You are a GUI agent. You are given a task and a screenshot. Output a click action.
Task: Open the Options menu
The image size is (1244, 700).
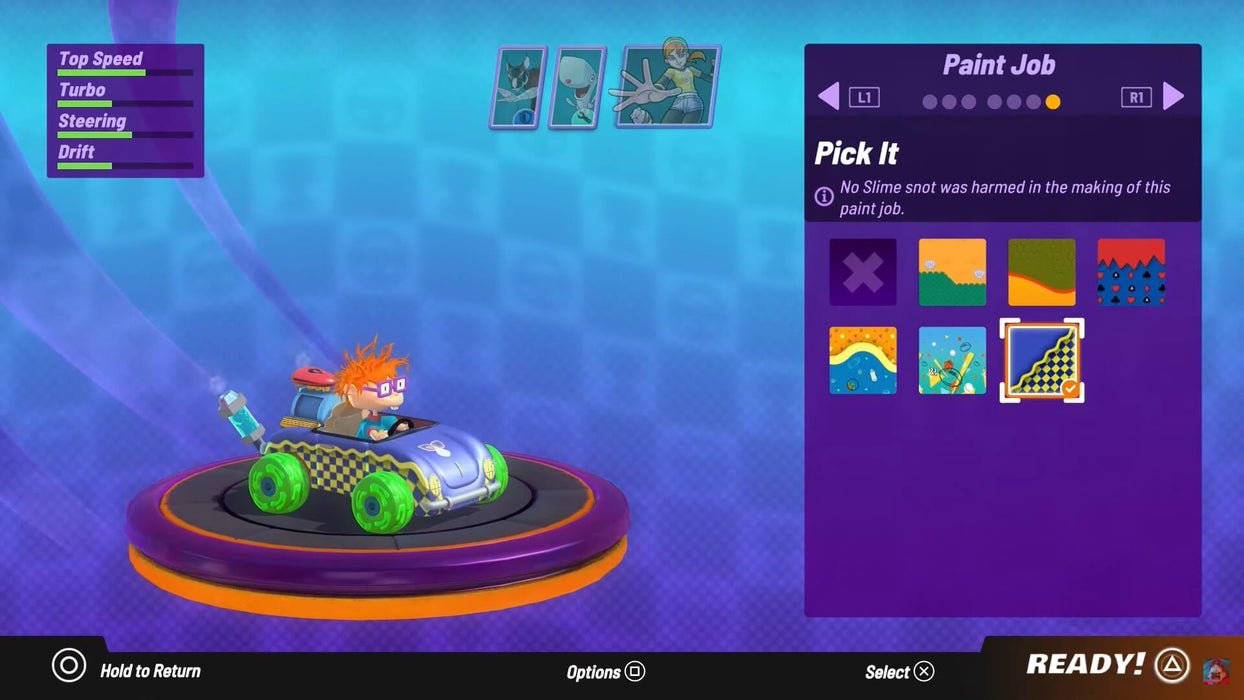pyautogui.click(x=606, y=672)
